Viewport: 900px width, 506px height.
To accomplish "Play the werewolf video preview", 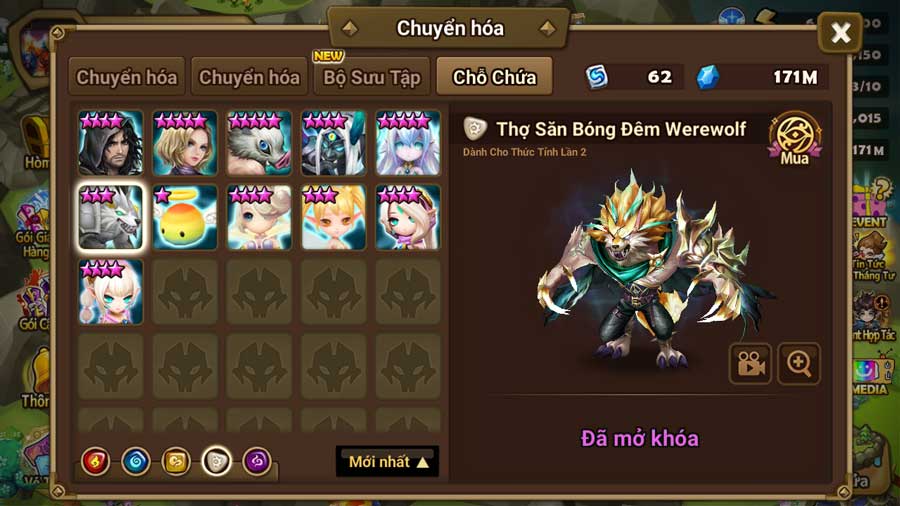I will (750, 364).
